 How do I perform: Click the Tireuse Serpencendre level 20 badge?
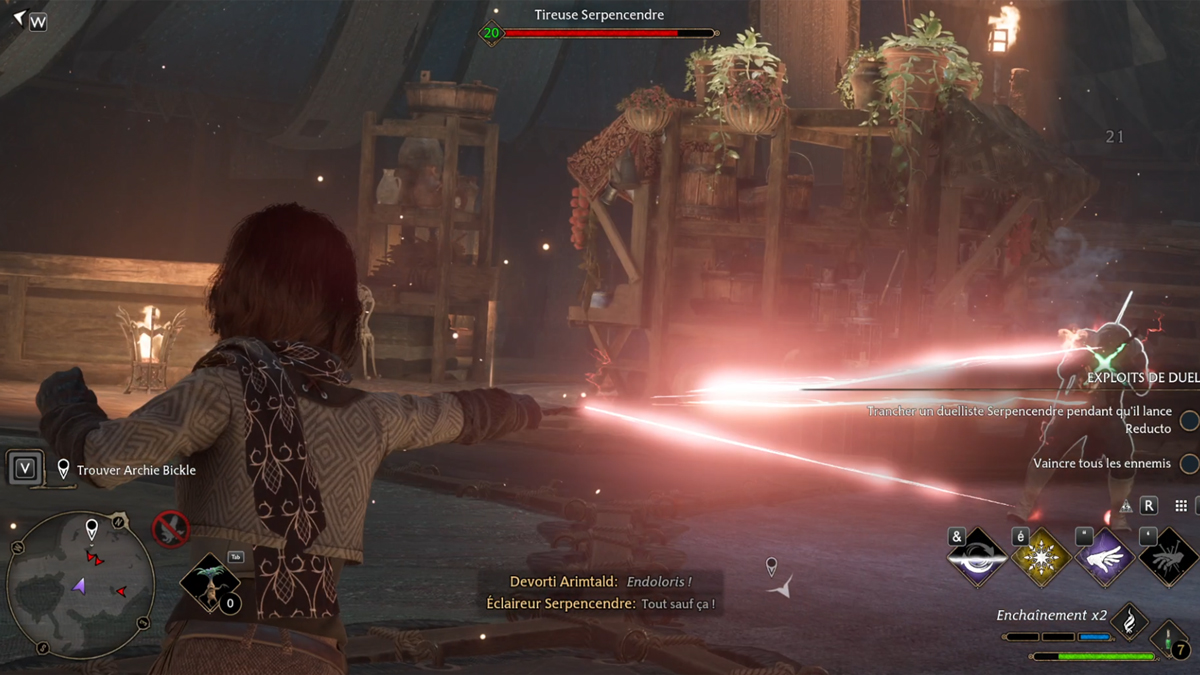pyautogui.click(x=491, y=33)
